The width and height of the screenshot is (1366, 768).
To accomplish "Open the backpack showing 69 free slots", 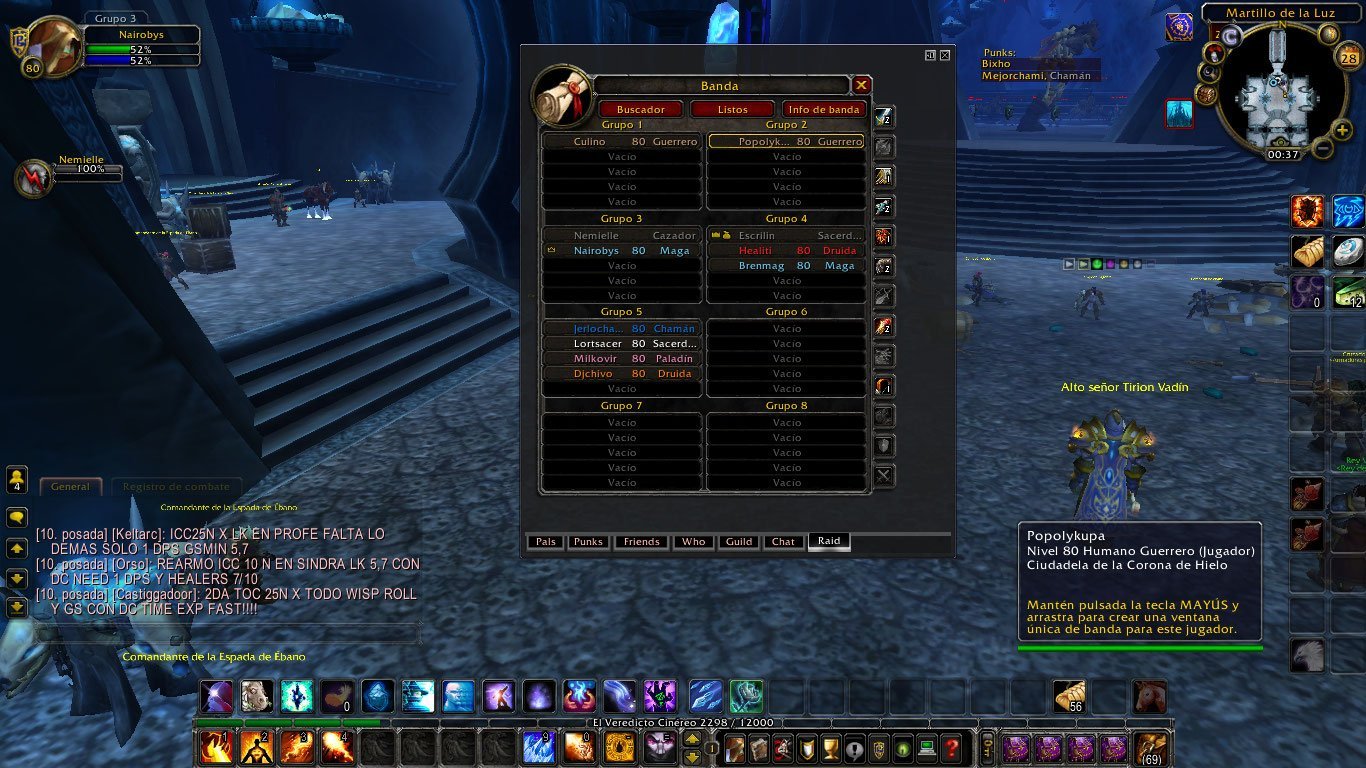I will pos(1149,747).
